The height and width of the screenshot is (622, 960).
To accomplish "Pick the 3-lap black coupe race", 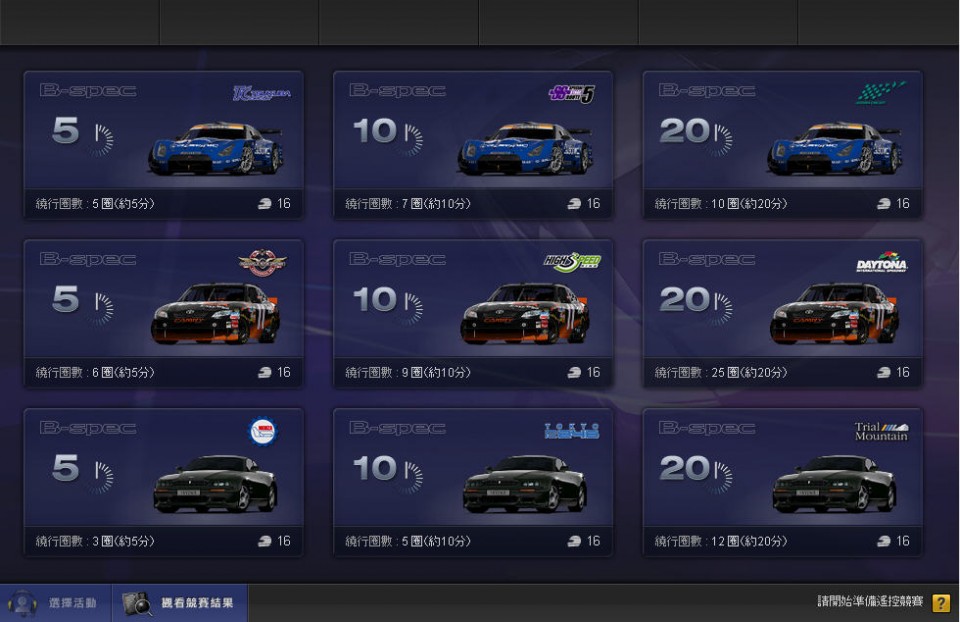I will click(164, 481).
